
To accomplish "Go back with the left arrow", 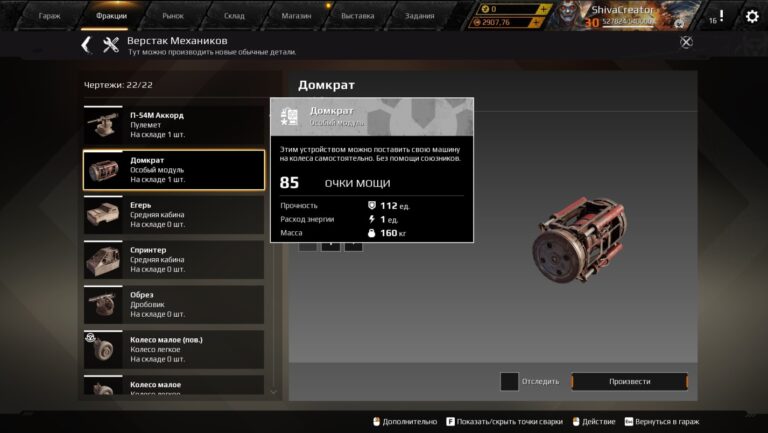I will coord(86,44).
